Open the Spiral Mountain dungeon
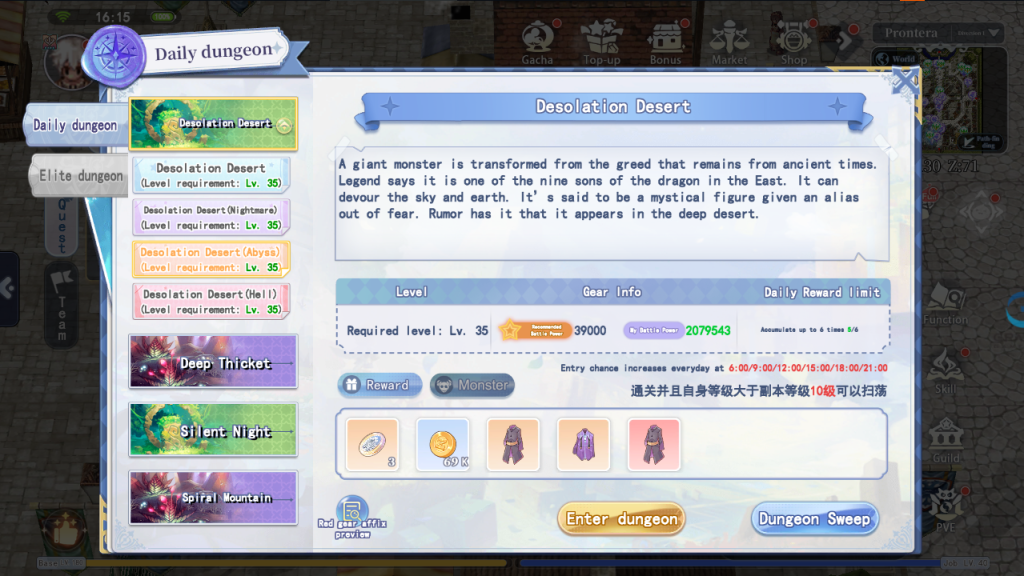This screenshot has width=1024, height=576. (213, 497)
